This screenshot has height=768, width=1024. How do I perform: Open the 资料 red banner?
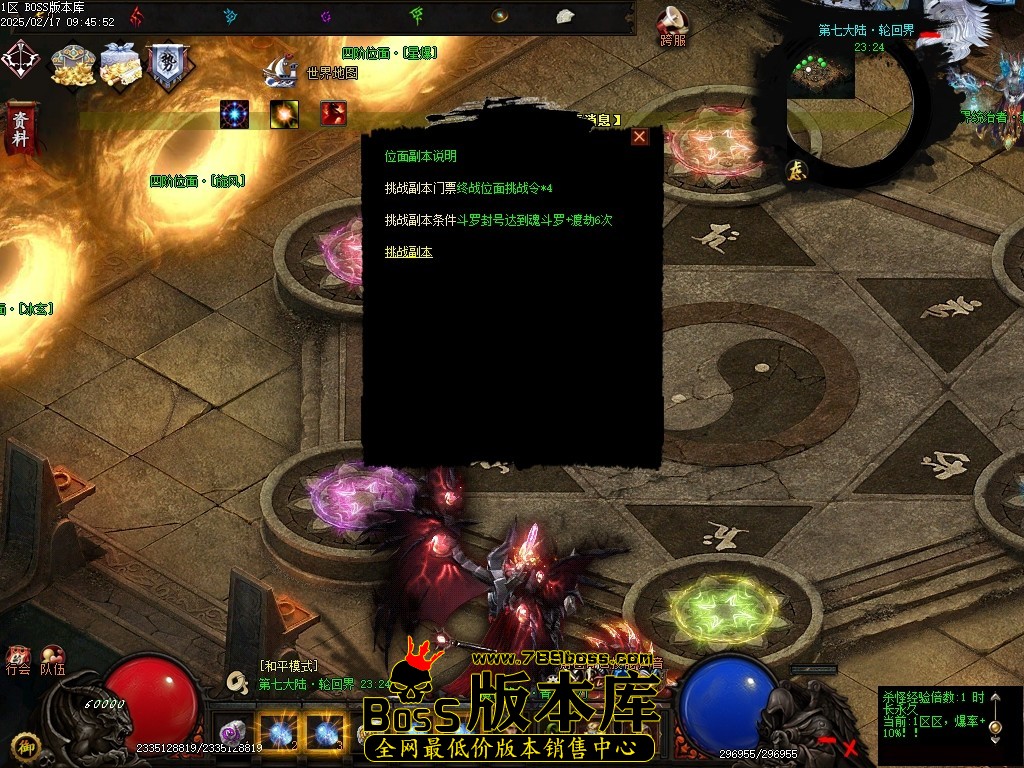19,127
